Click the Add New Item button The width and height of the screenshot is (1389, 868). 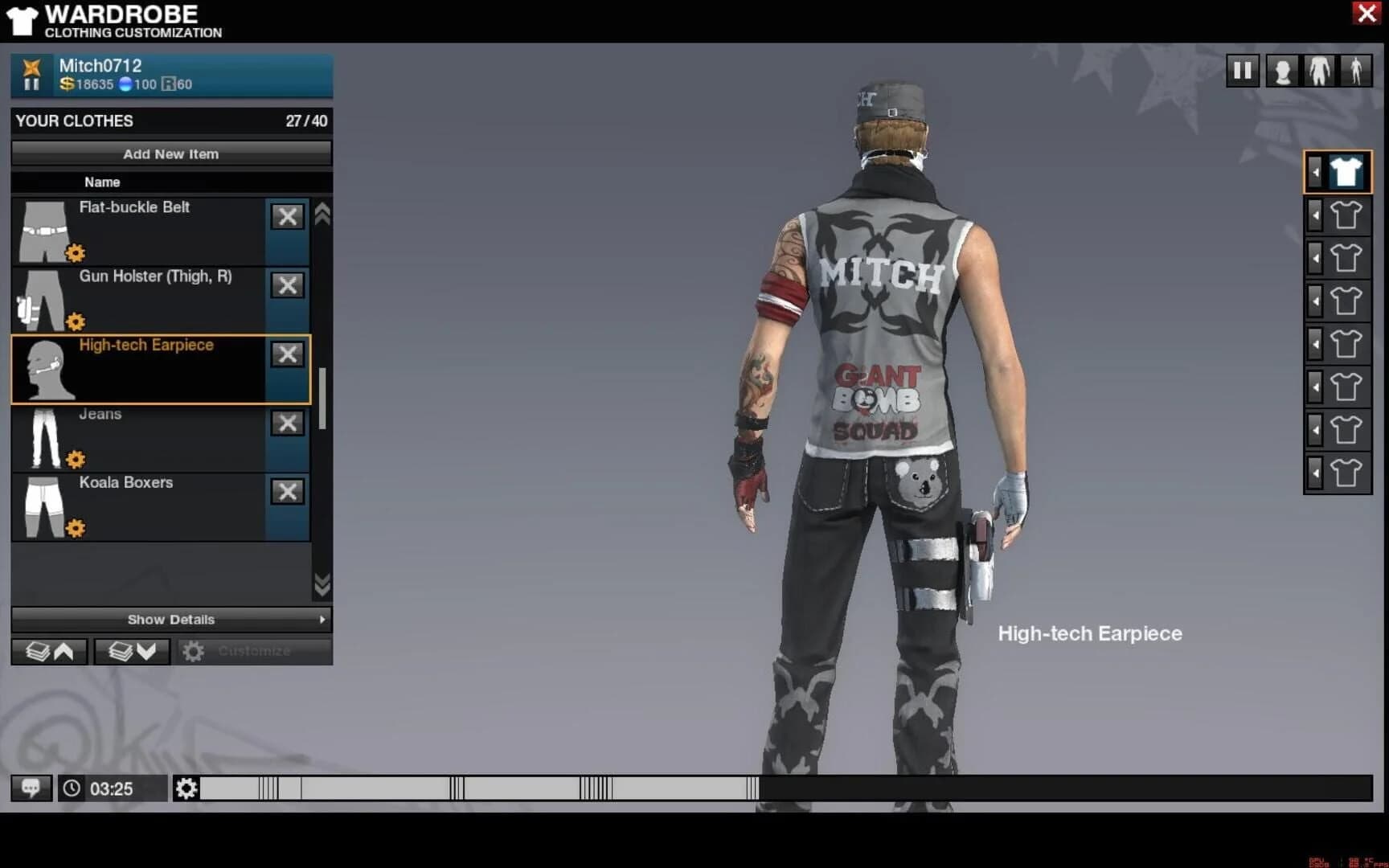[170, 154]
